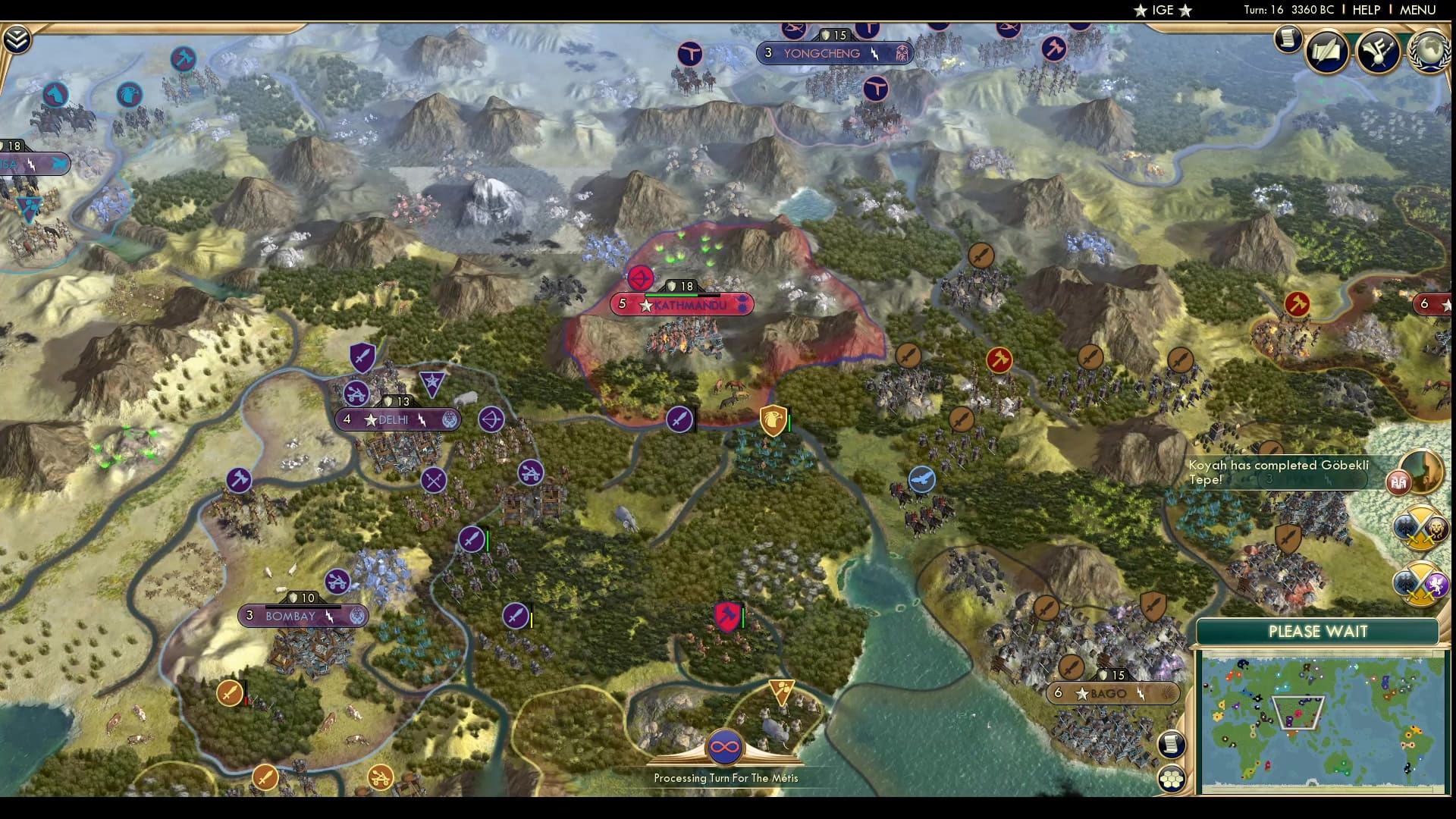Open the notification log scroll at top right
Screen dimensions: 1456x819
click(1288, 39)
